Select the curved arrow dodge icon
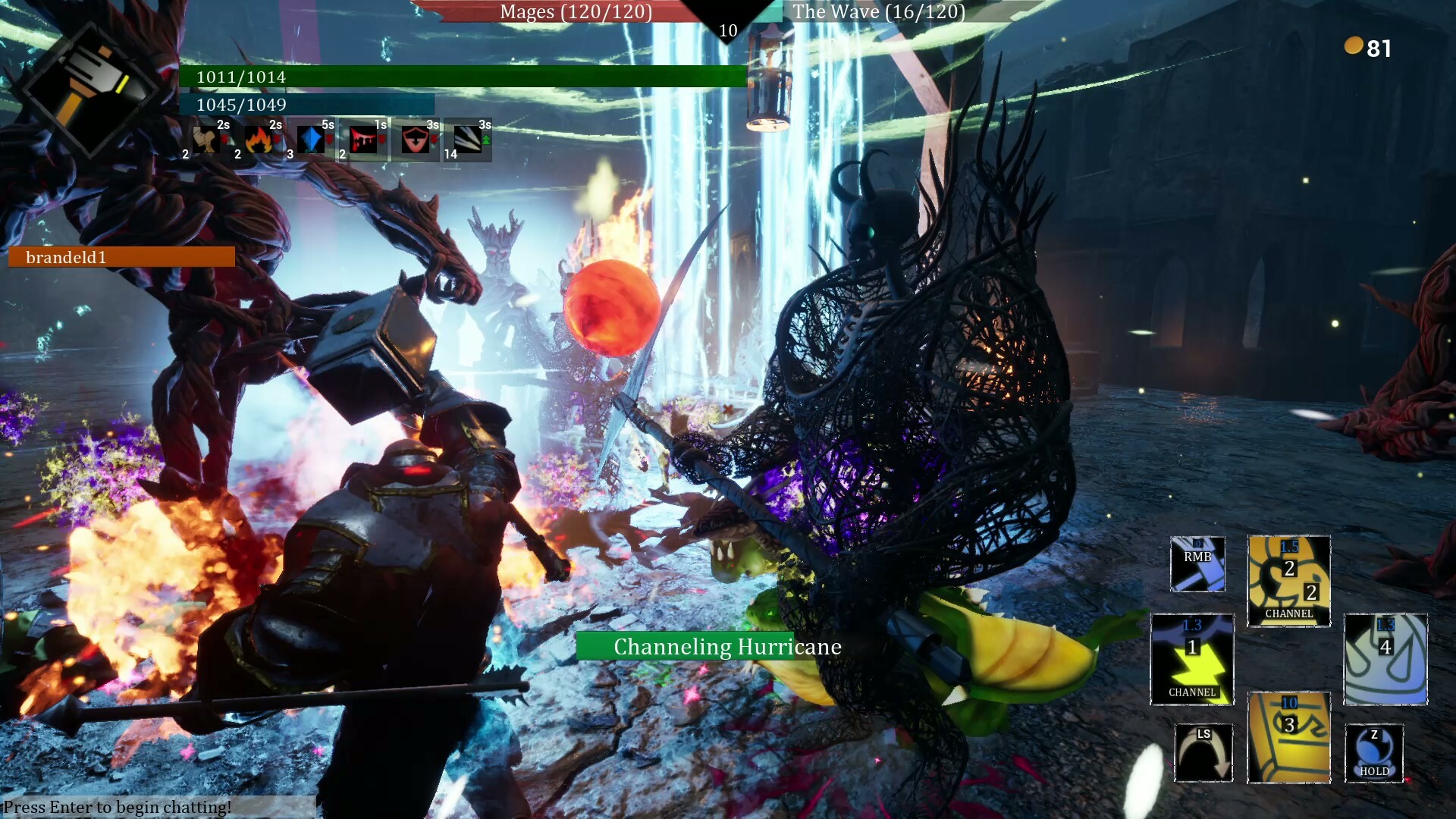Screen dimensions: 1456x819 point(1203,753)
